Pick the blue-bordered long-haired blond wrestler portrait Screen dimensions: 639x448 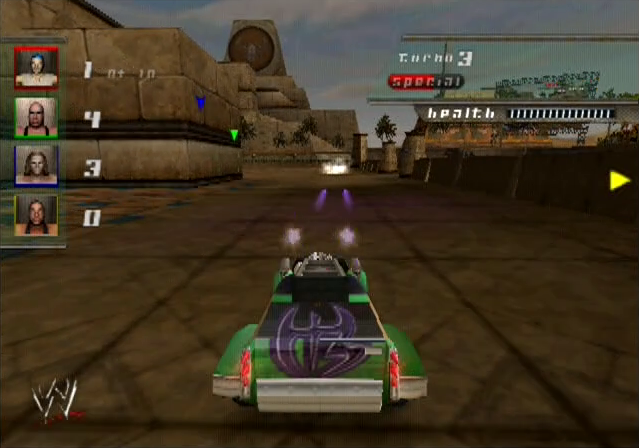point(36,165)
